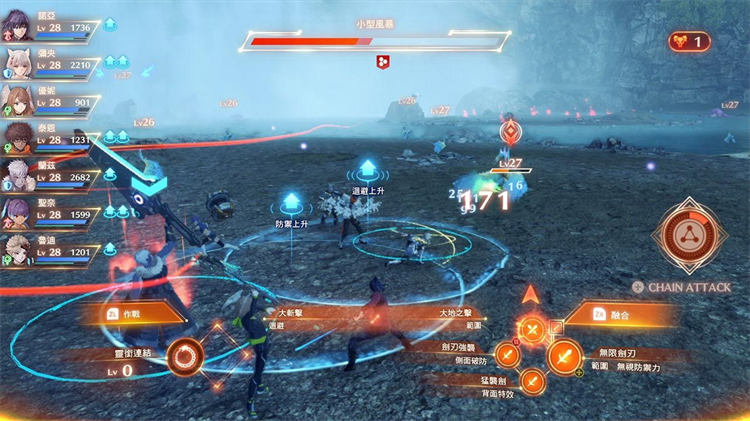Activate the 靈銜連結 interlink circle icon
This screenshot has height=421, width=750.
184,356
